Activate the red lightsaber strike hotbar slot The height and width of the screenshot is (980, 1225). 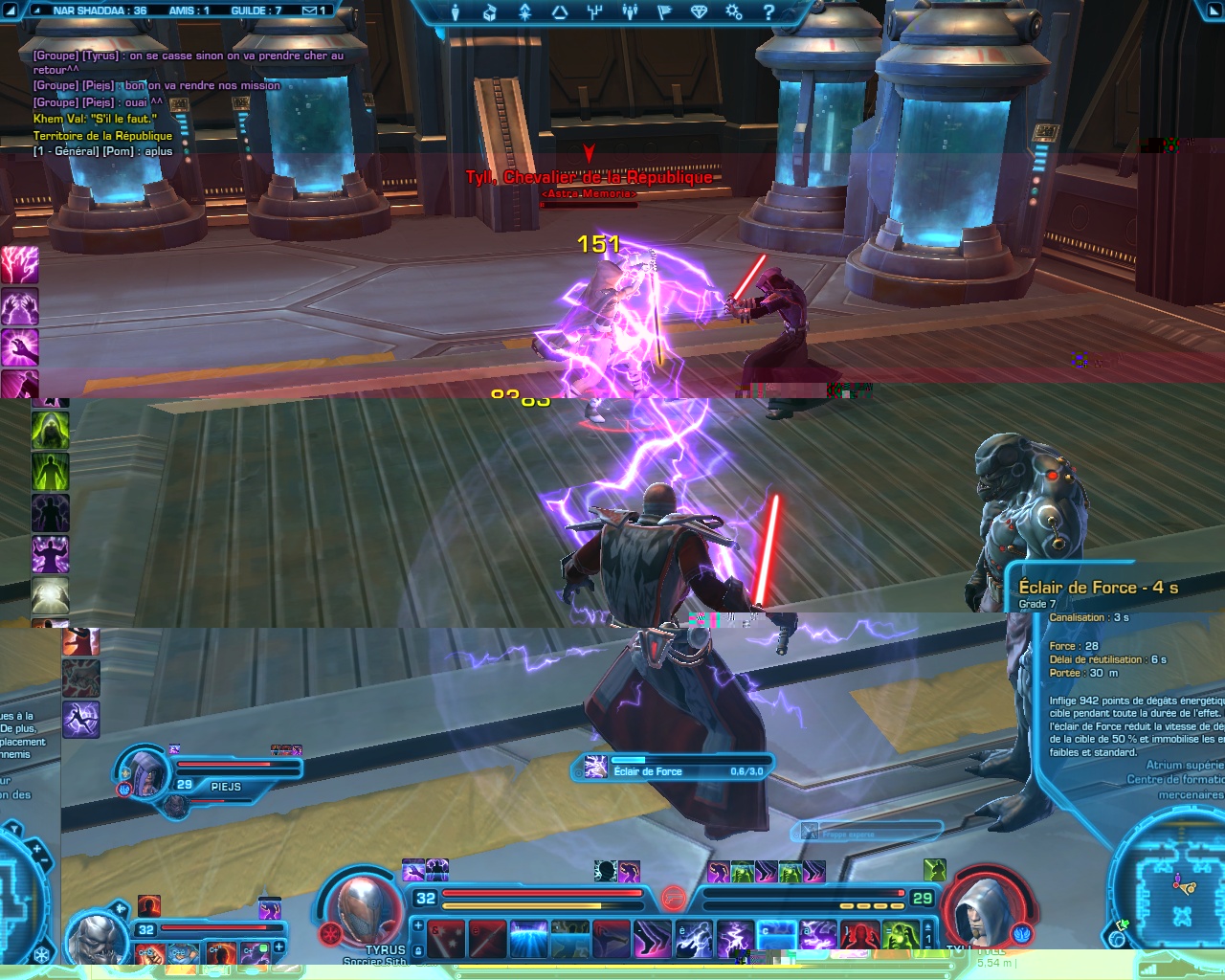click(488, 938)
